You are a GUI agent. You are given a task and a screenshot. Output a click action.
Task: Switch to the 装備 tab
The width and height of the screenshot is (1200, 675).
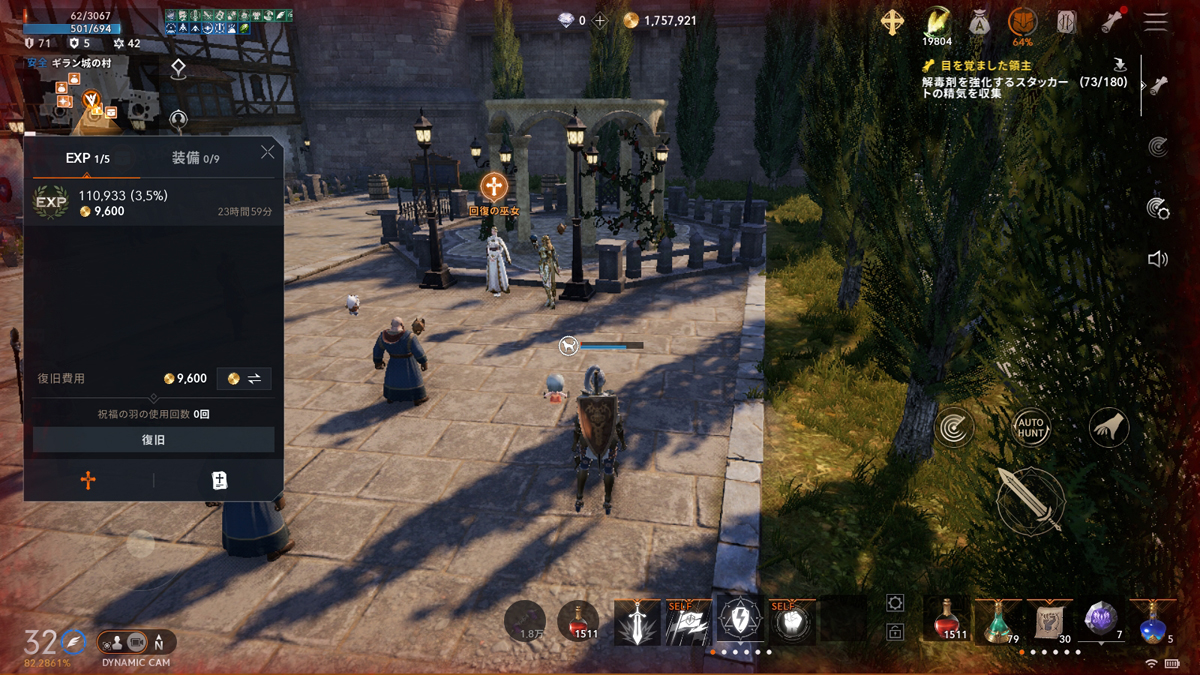(195, 158)
